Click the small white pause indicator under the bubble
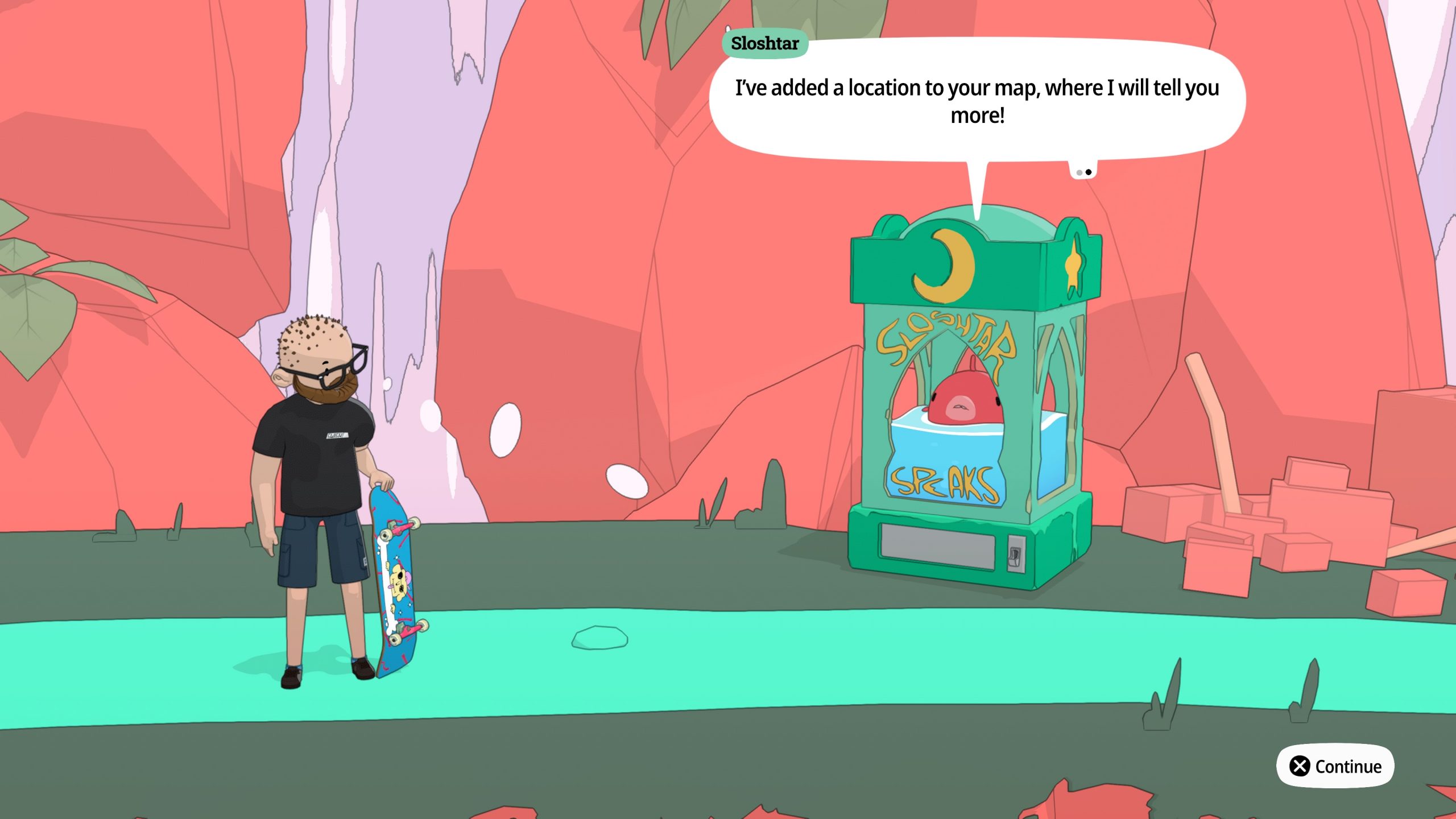 pyautogui.click(x=1083, y=169)
